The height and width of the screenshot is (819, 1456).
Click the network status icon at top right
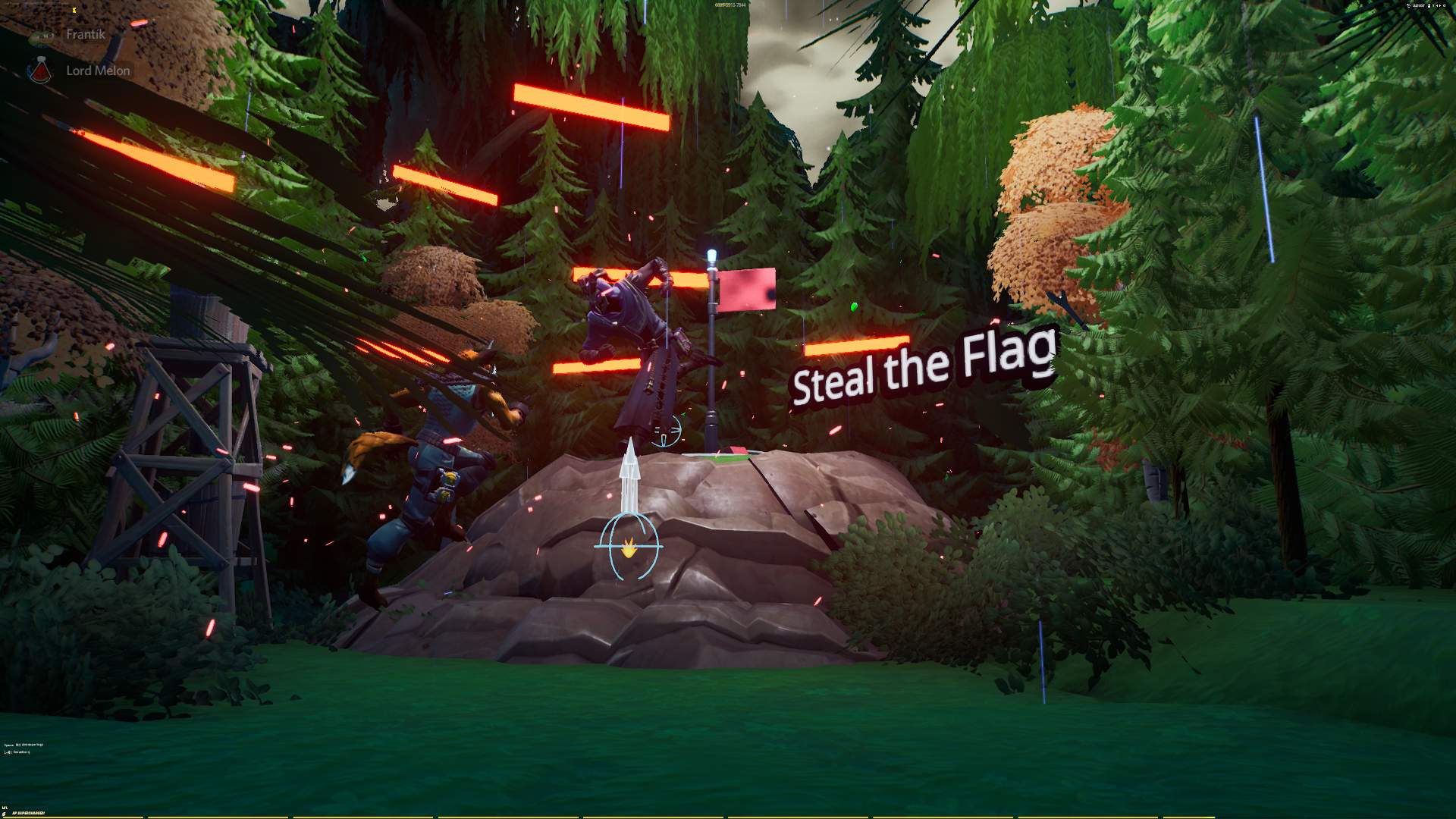1408,5
